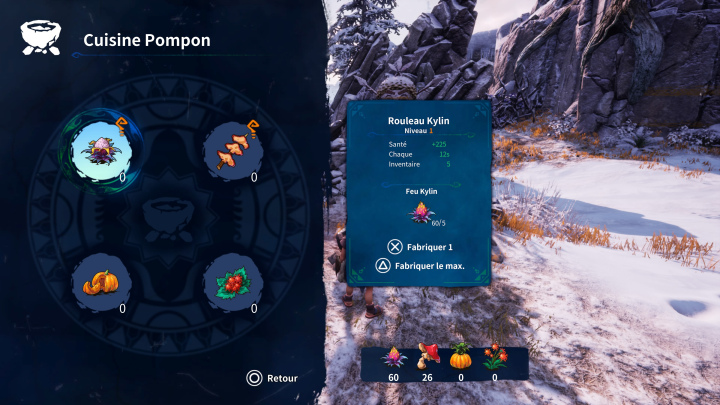Go back with the Retour button
The width and height of the screenshot is (720, 405).
273,378
